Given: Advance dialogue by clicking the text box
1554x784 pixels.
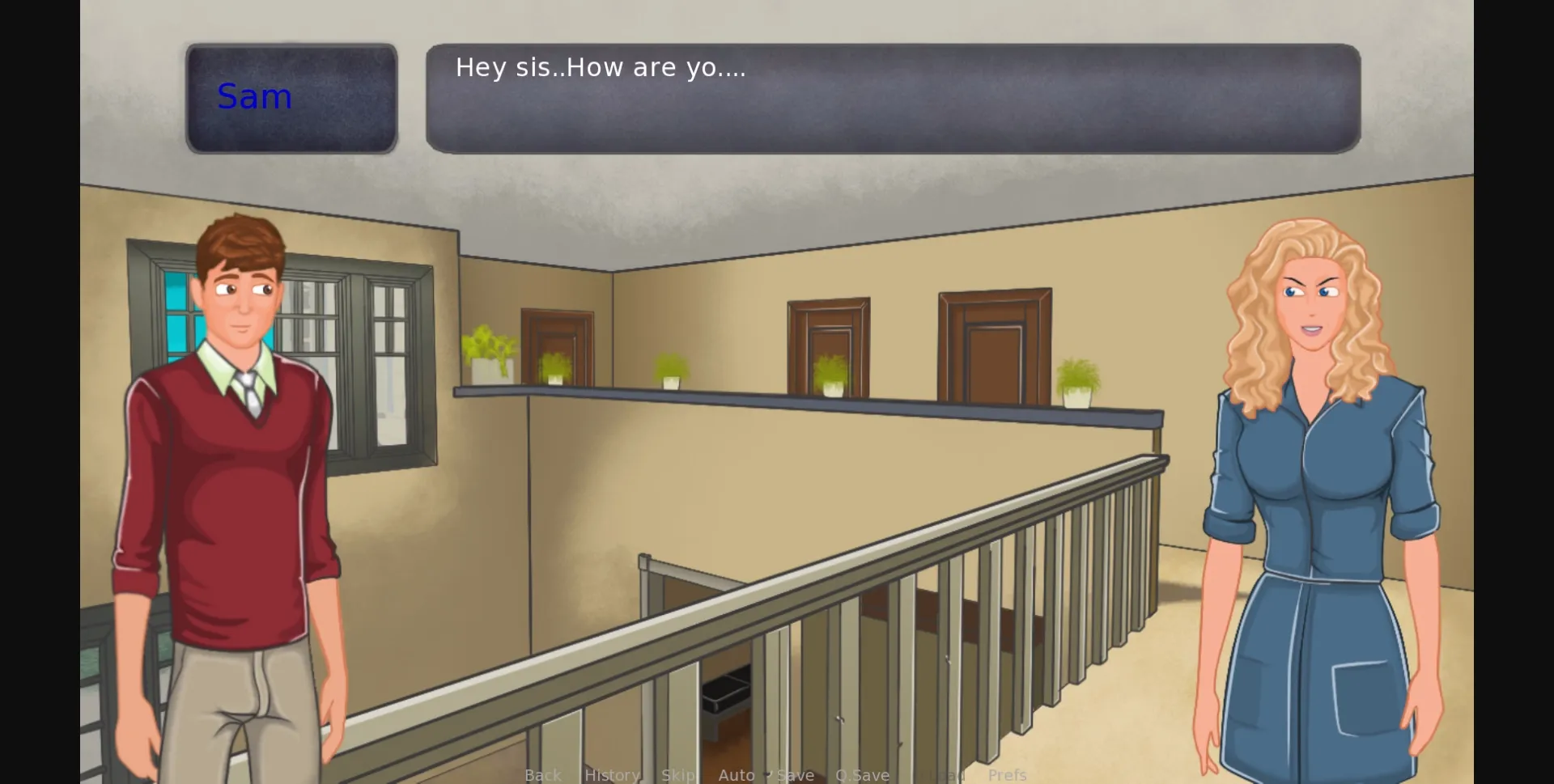Looking at the screenshot, I should pos(890,97).
